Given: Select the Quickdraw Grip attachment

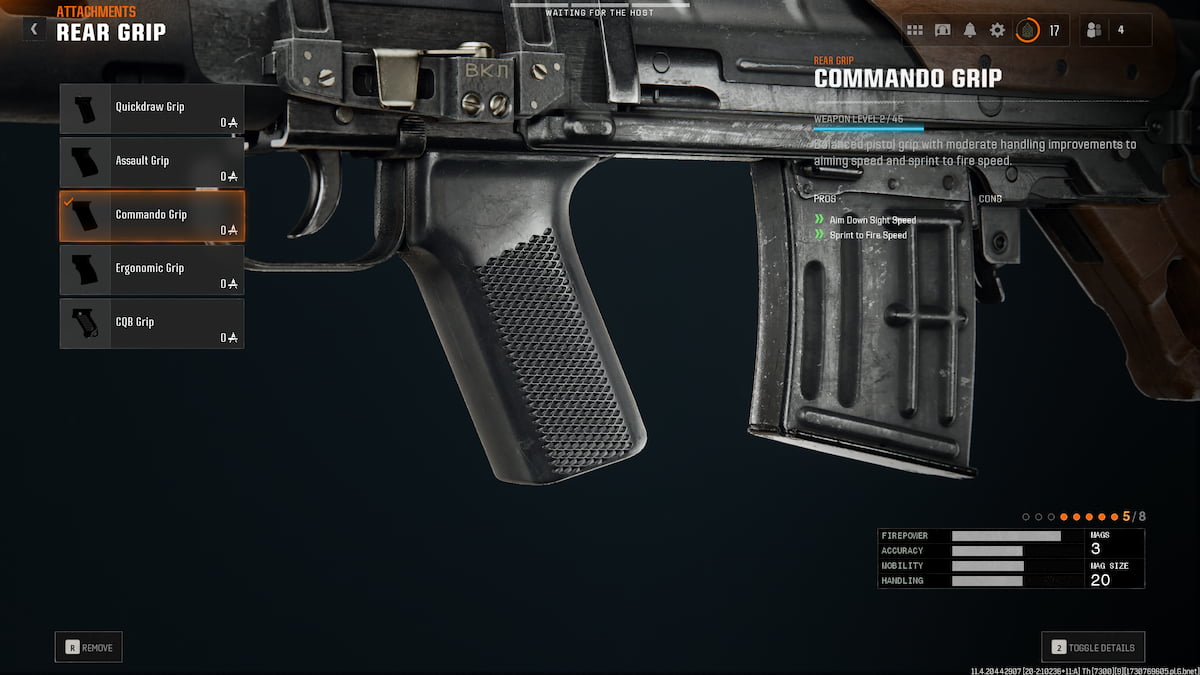Looking at the screenshot, I should pos(152,108).
